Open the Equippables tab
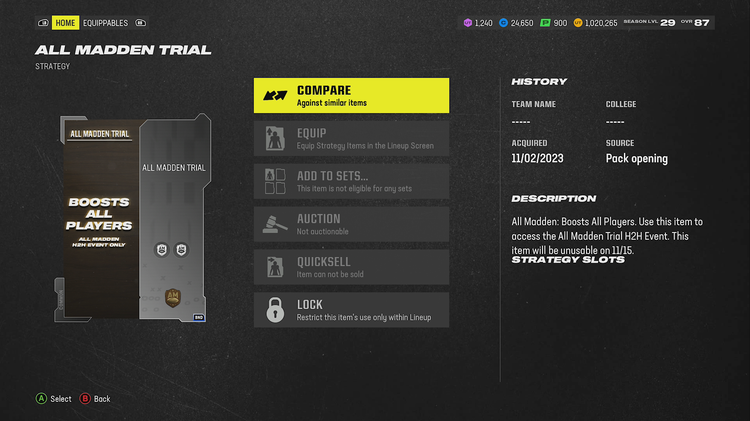Viewport: 750px width, 421px height. (x=105, y=22)
